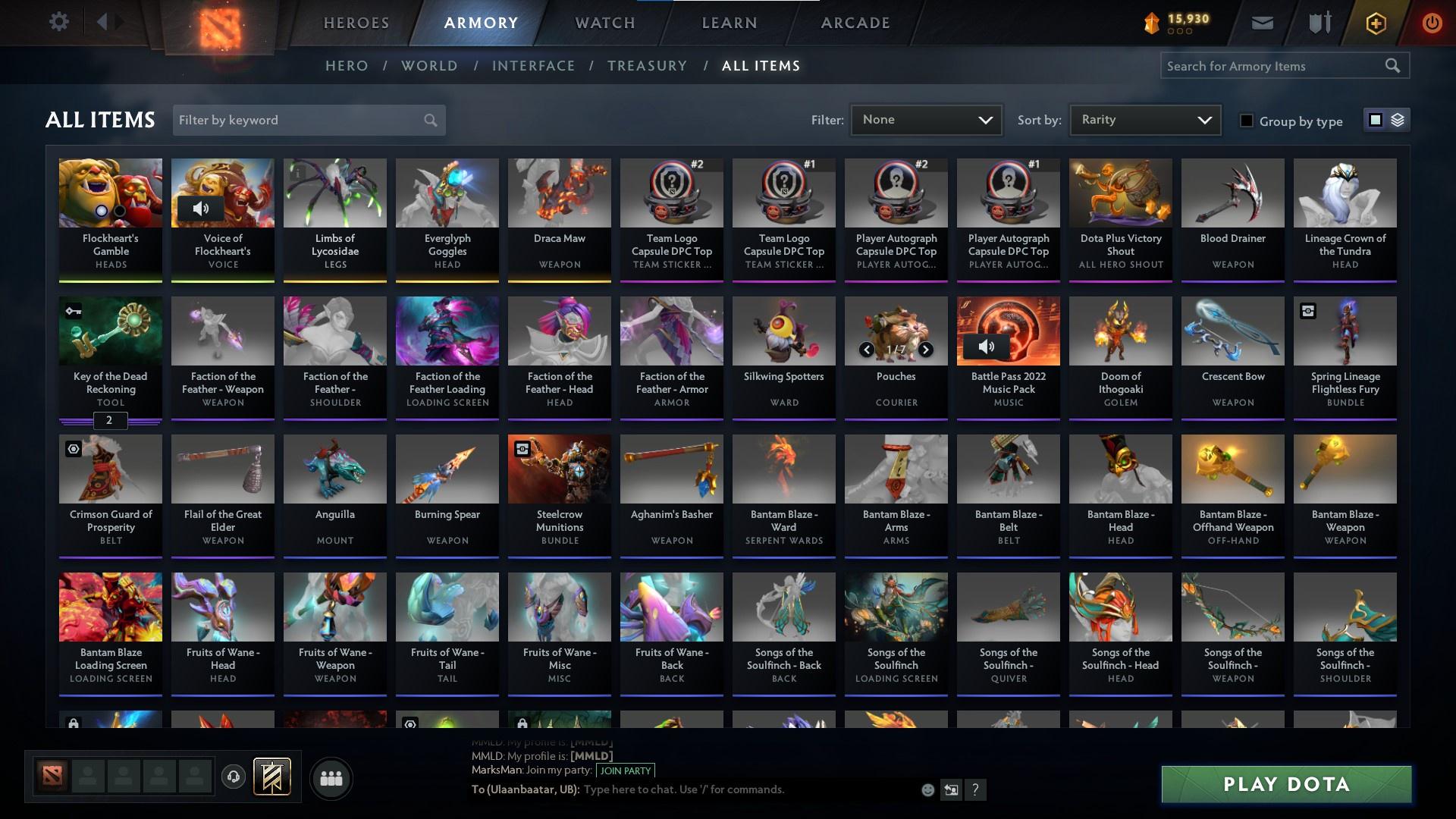The width and height of the screenshot is (1456, 819).
Task: Open Dota Plus via the gold plus icon
Action: (1375, 23)
